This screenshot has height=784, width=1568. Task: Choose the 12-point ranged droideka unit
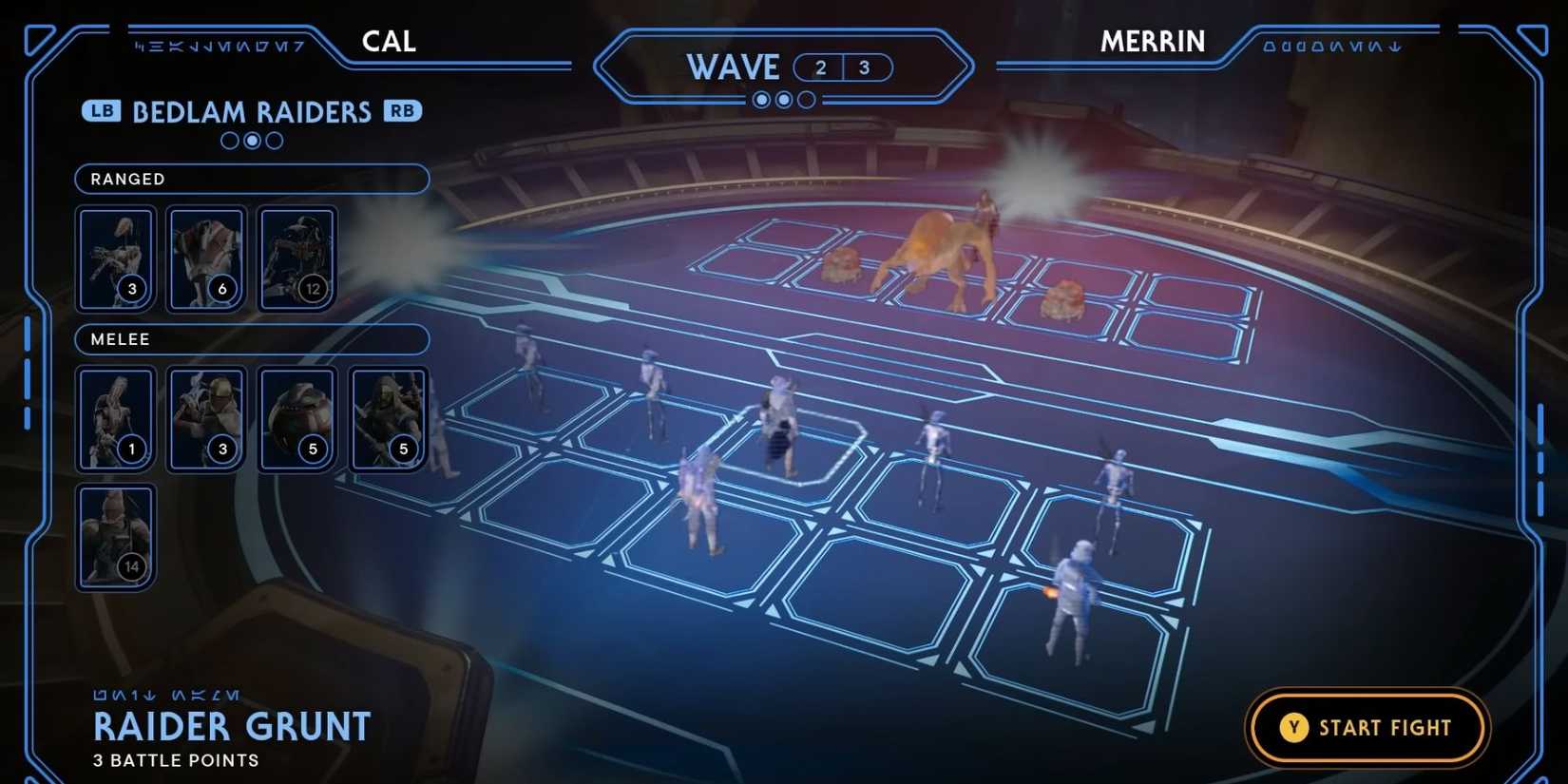click(x=296, y=257)
